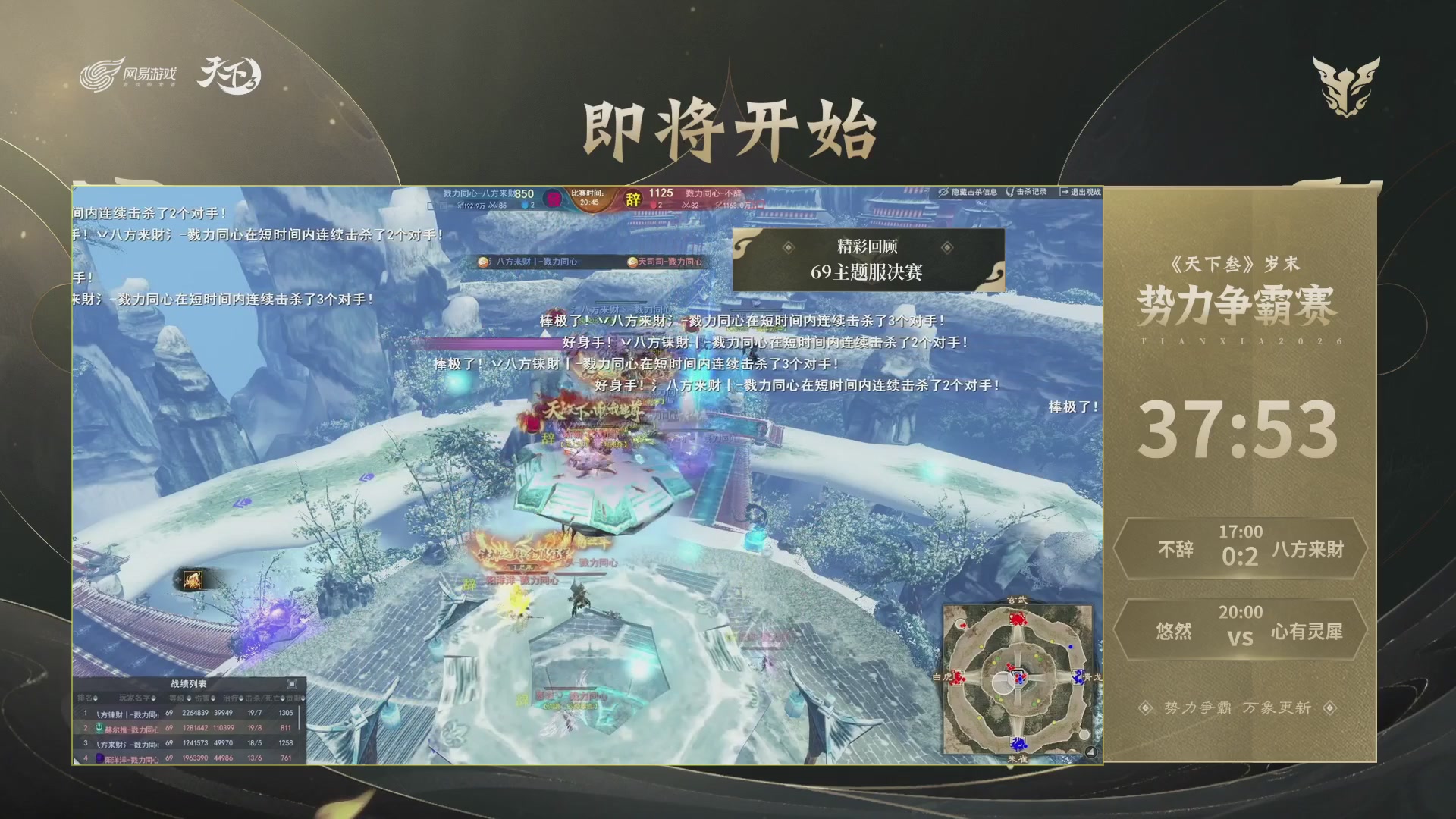Click the 击杀记录 kill log icon
This screenshot has width=1456, height=819.
[x=1011, y=192]
